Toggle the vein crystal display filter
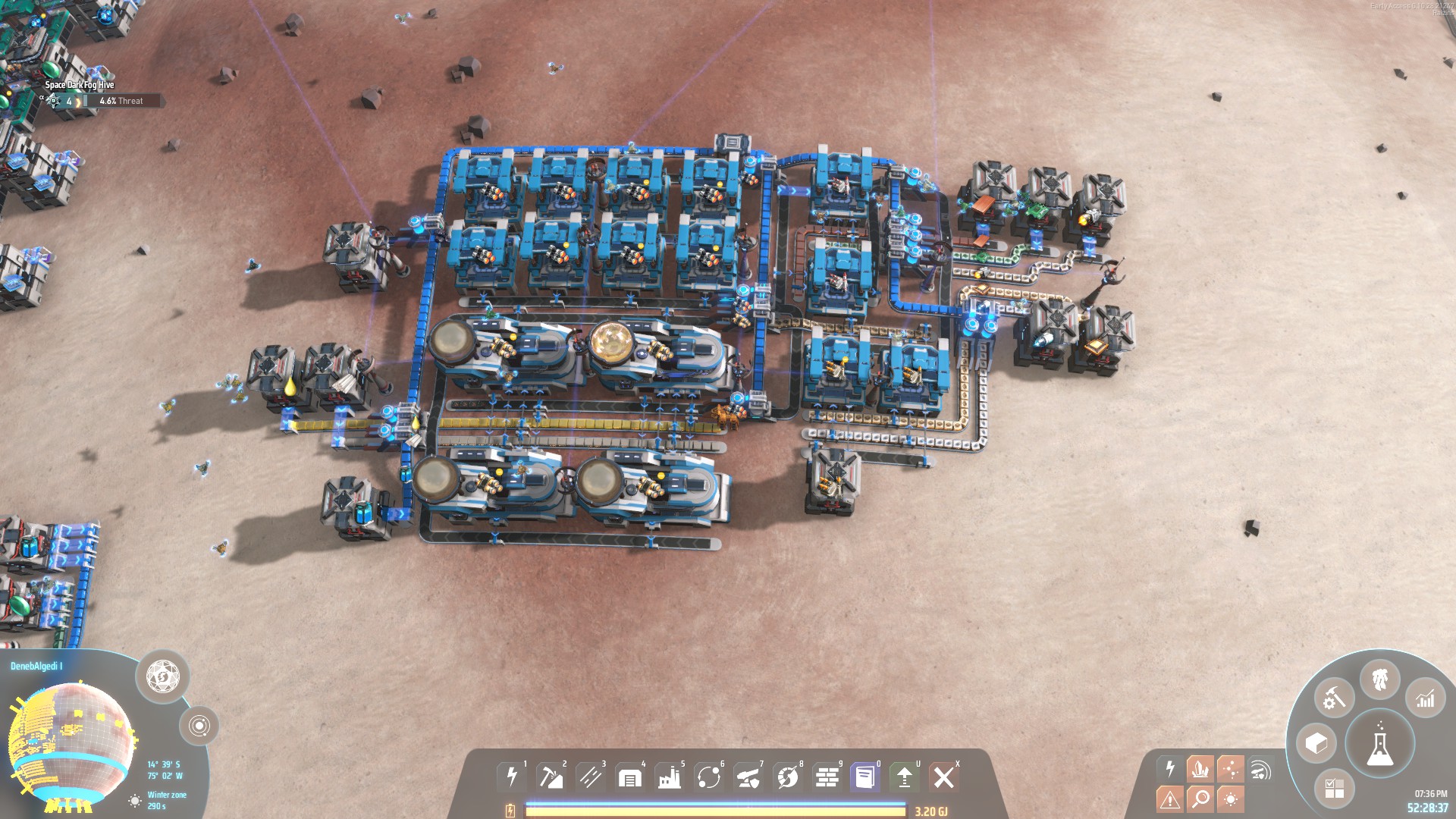This screenshot has height=819, width=1456. click(1200, 769)
